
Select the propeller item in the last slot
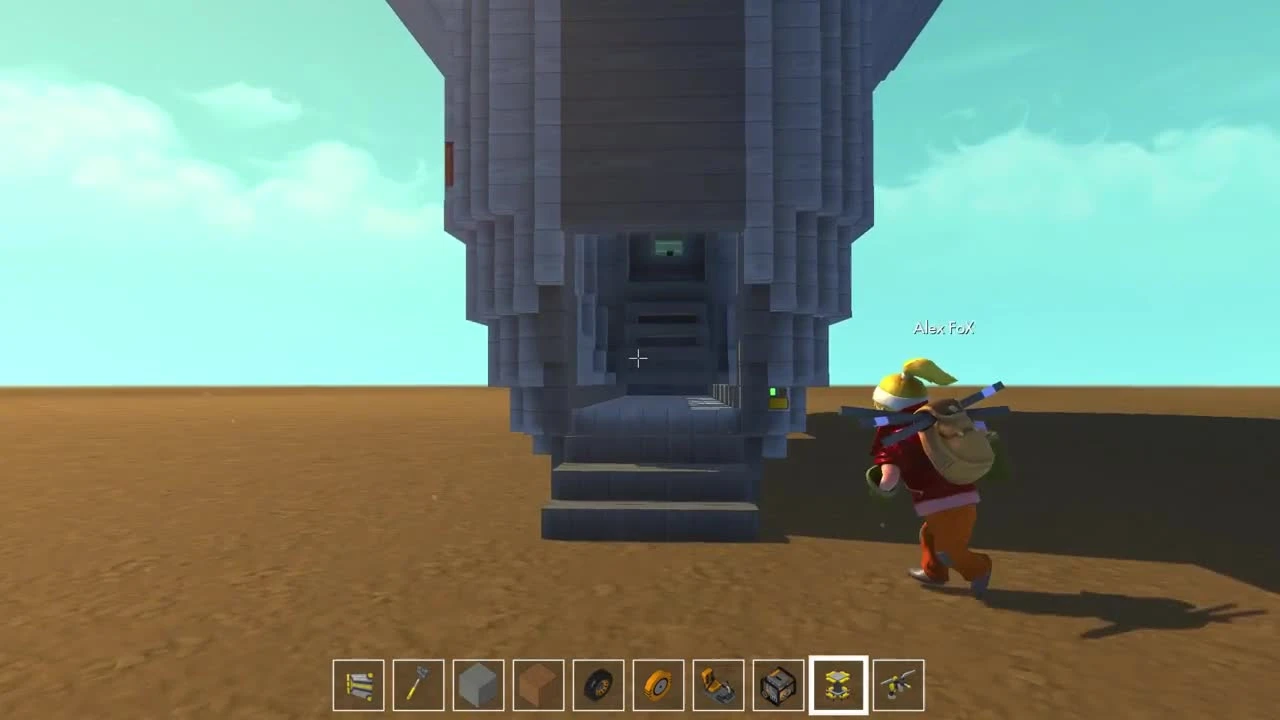pyautogui.click(x=898, y=684)
